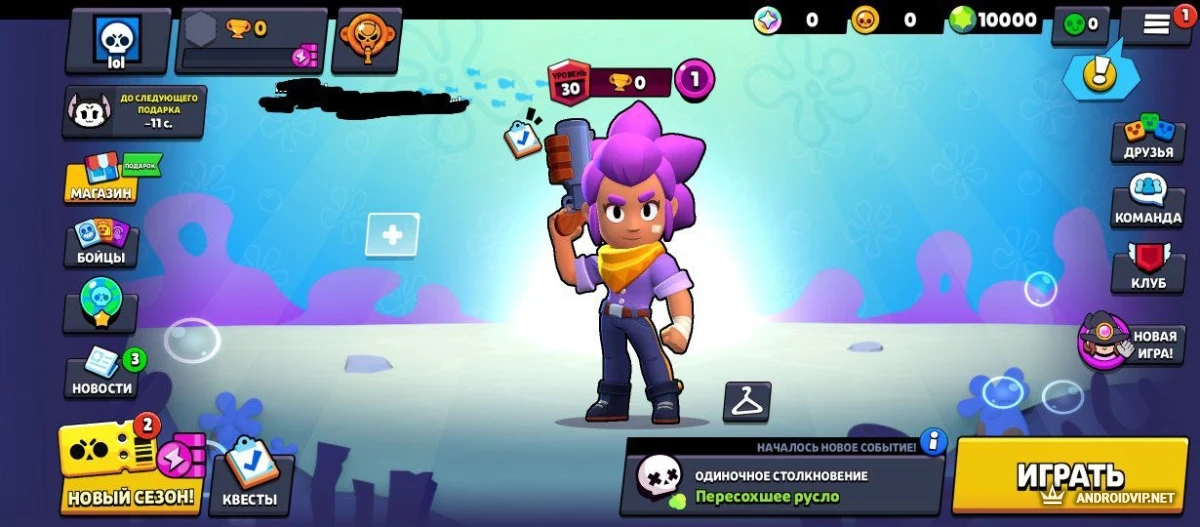Open the МАГАЗИН shop
Image resolution: width=1200 pixels, height=527 pixels.
102,178
